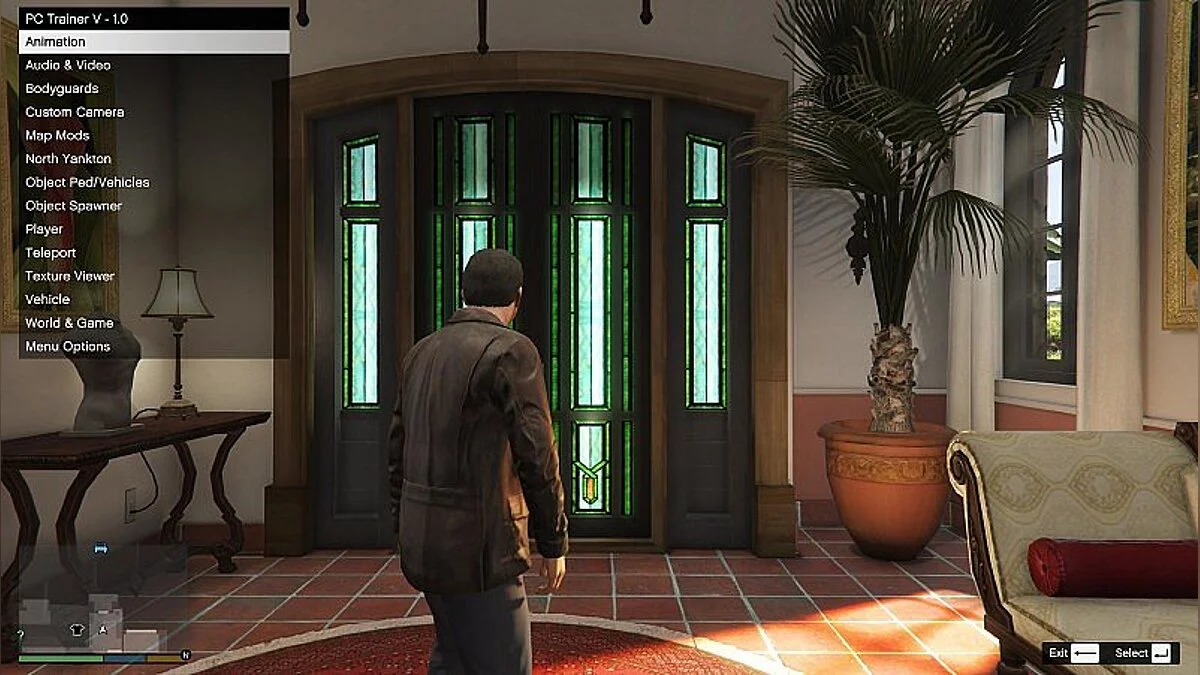Select Map Mods in the trainer
Screen dimensions: 1200x675
click(58, 135)
